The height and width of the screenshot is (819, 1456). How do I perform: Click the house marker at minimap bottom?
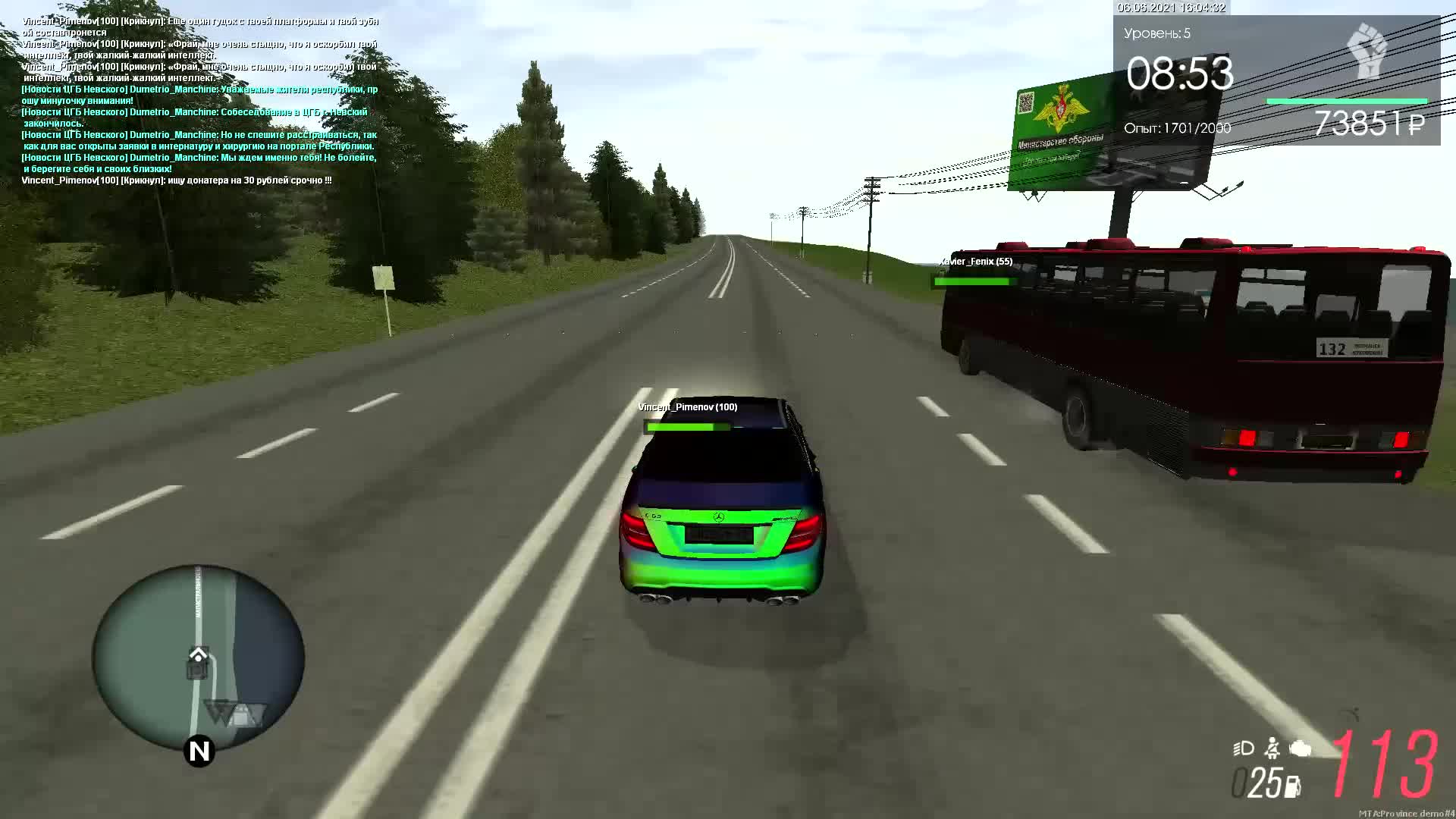click(x=243, y=713)
